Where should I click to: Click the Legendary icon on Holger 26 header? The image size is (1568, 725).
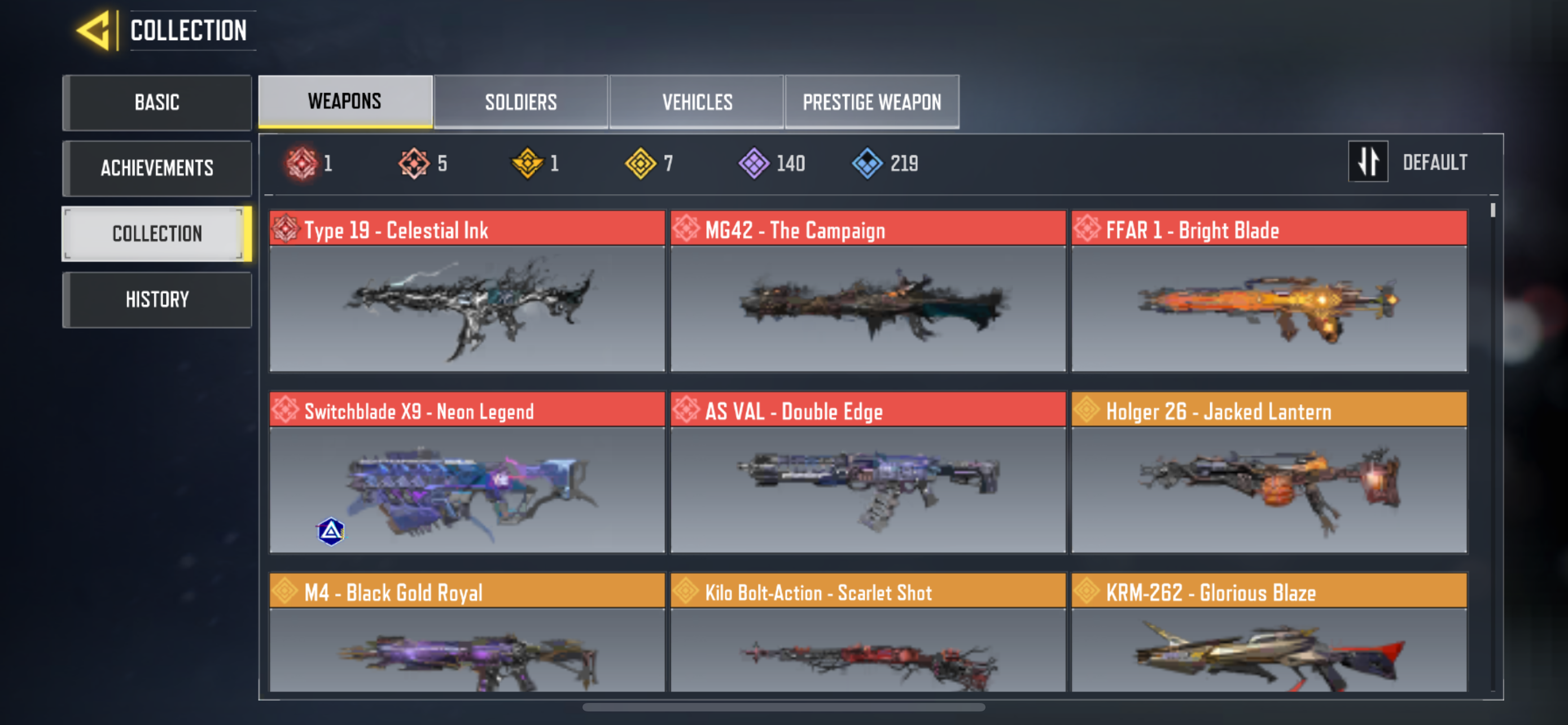[1089, 411]
